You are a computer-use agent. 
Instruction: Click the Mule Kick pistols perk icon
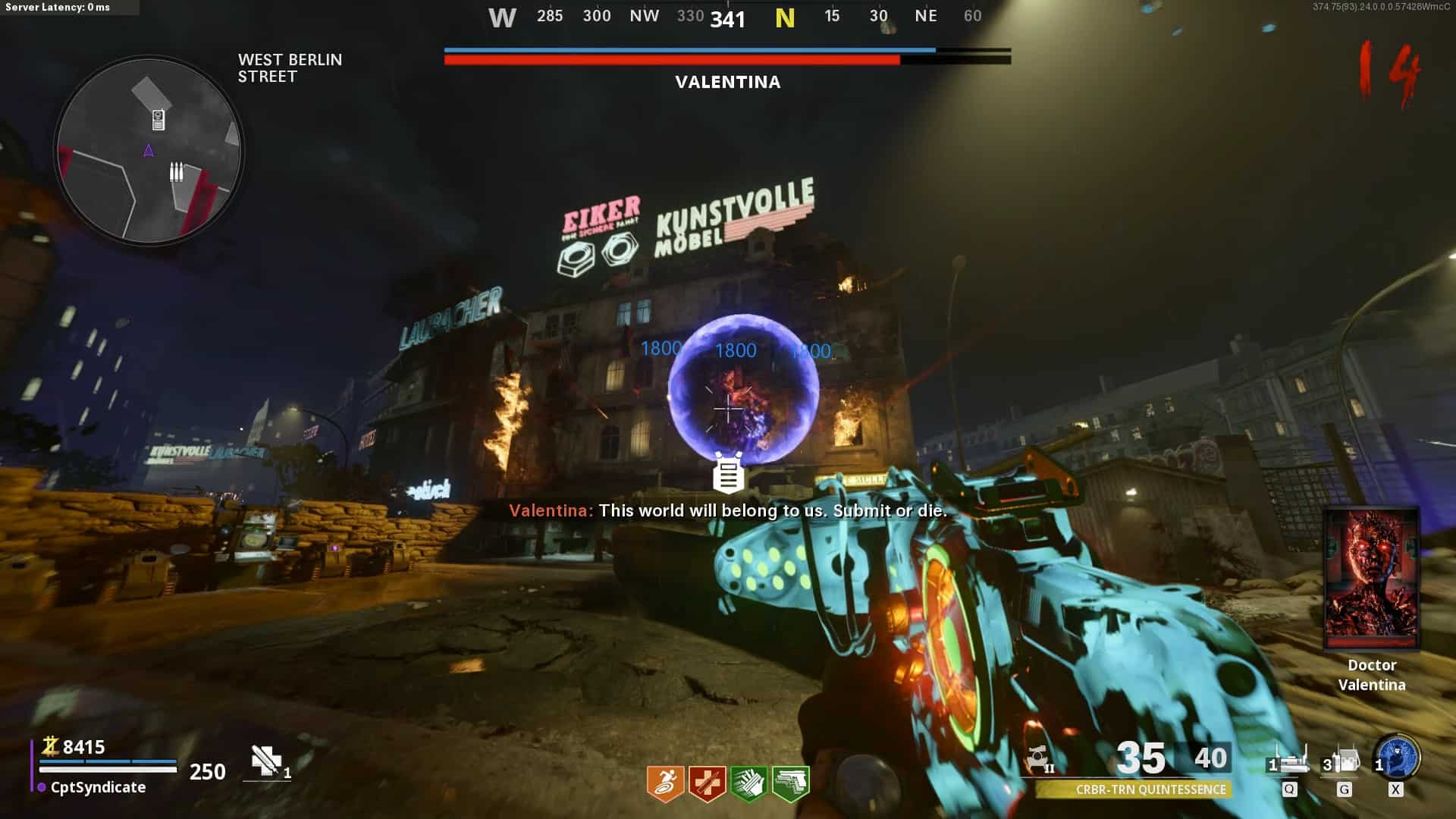click(x=790, y=783)
